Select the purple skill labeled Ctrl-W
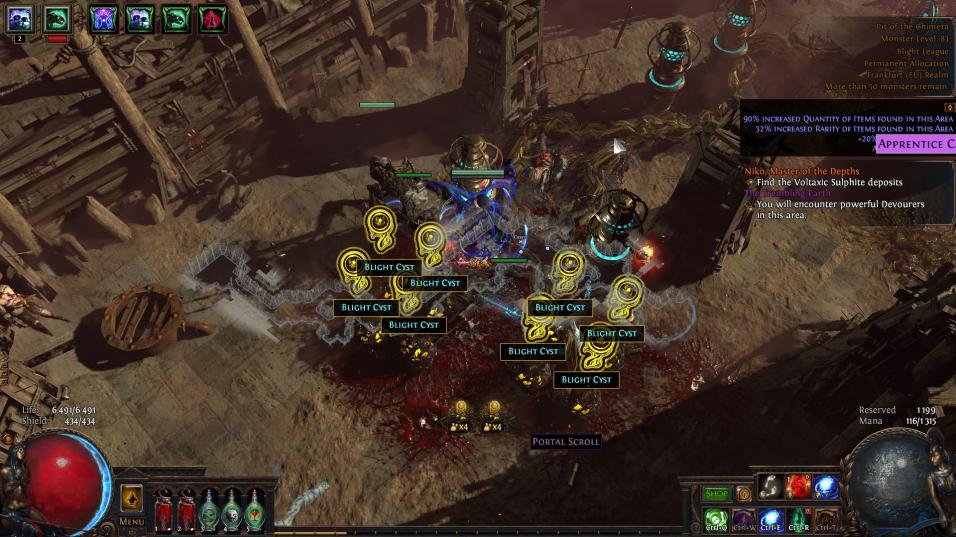956x537 pixels. (x=743, y=519)
